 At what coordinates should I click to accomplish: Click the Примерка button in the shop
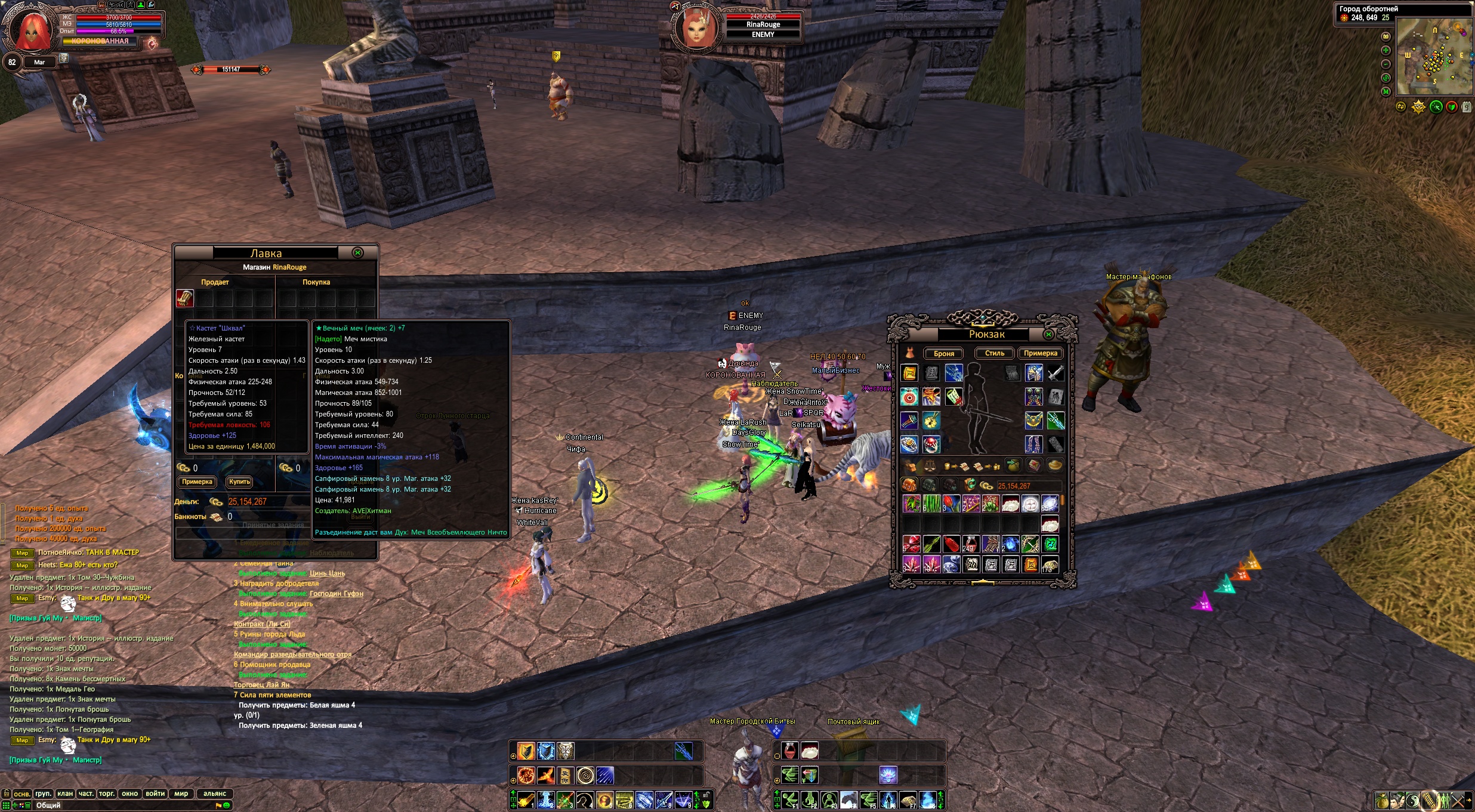pos(197,482)
